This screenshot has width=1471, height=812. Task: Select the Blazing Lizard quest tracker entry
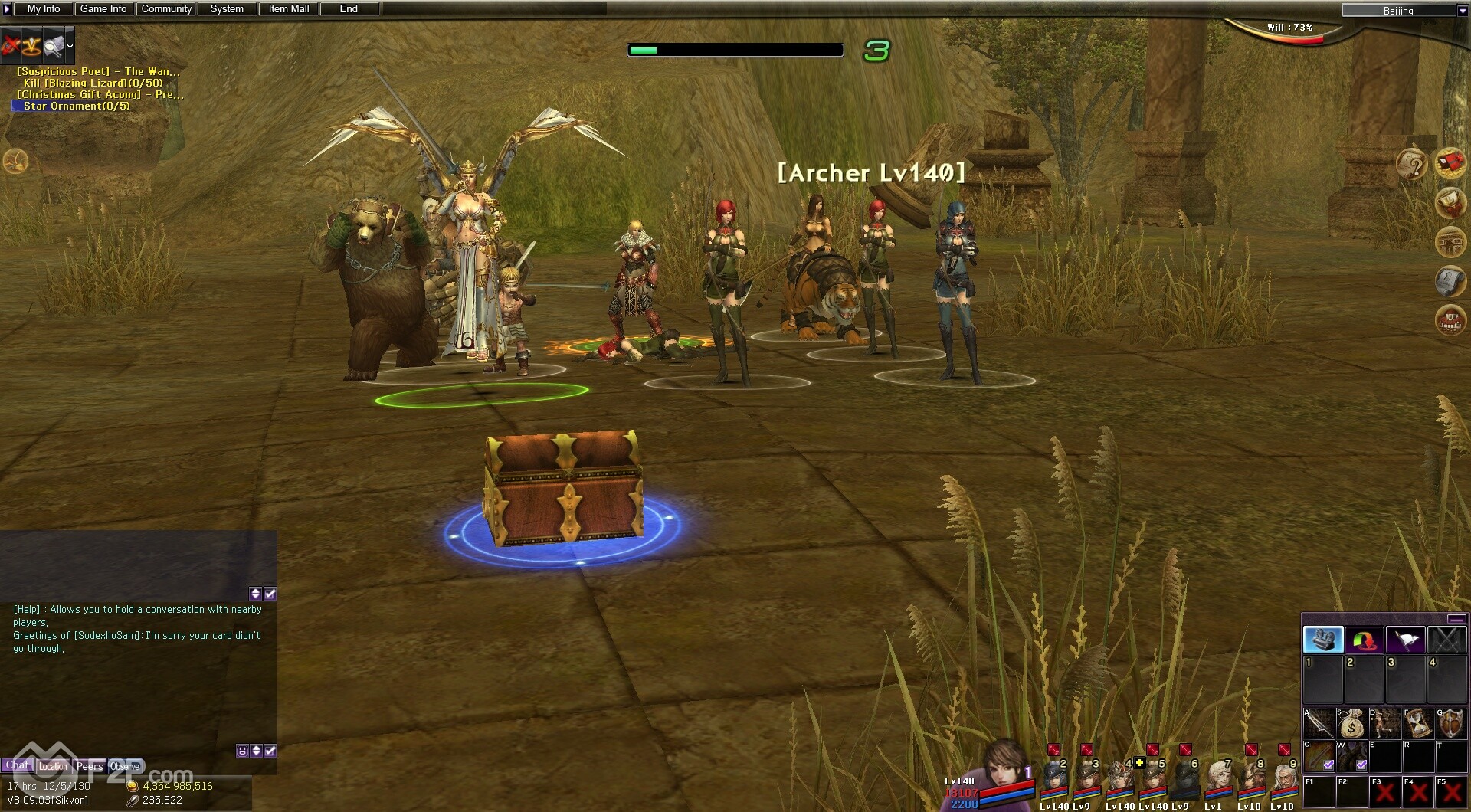[93, 83]
